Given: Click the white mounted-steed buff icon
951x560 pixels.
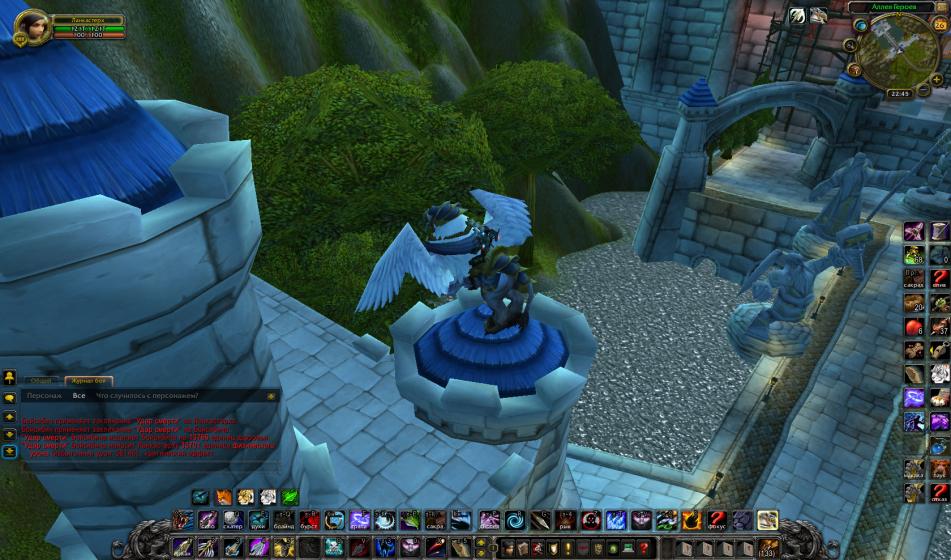Looking at the screenshot, I should click(x=819, y=15).
